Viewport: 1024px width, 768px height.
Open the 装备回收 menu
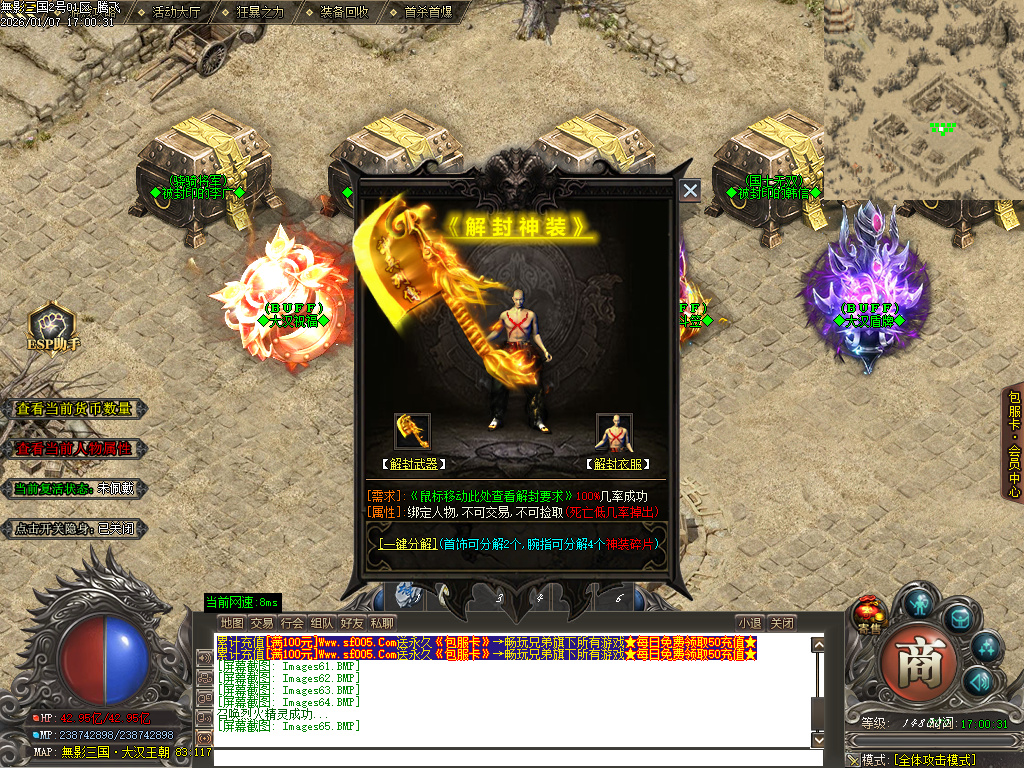[344, 13]
